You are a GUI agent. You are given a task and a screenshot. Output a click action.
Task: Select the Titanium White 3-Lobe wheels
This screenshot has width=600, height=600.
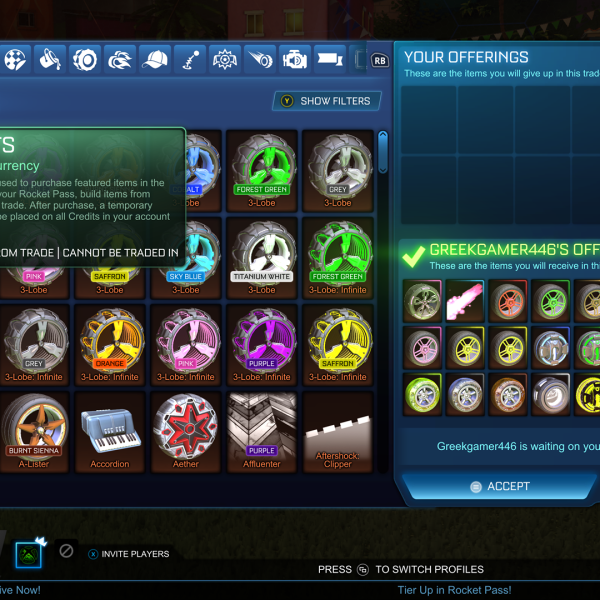coord(262,257)
